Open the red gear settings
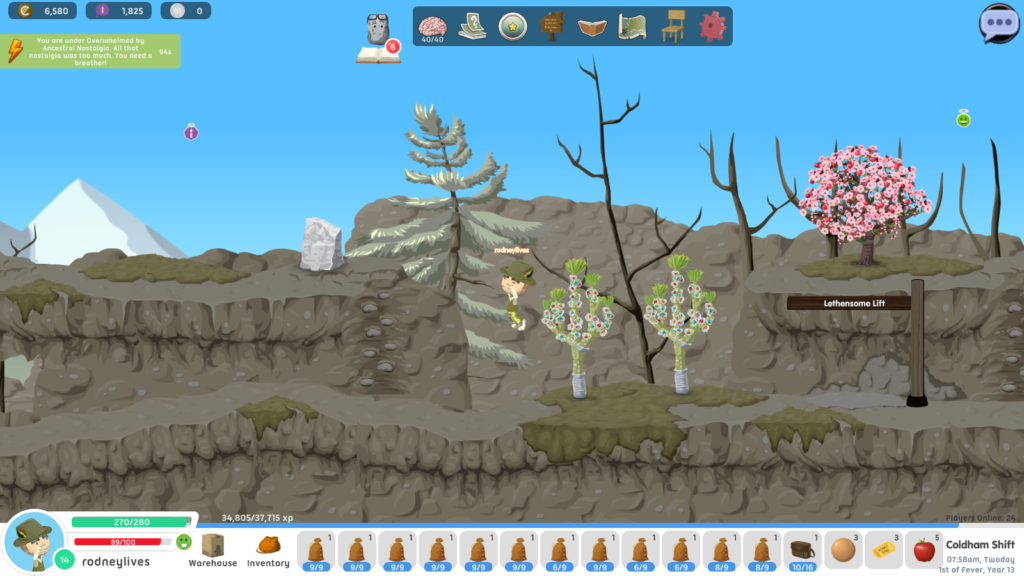 tap(712, 27)
